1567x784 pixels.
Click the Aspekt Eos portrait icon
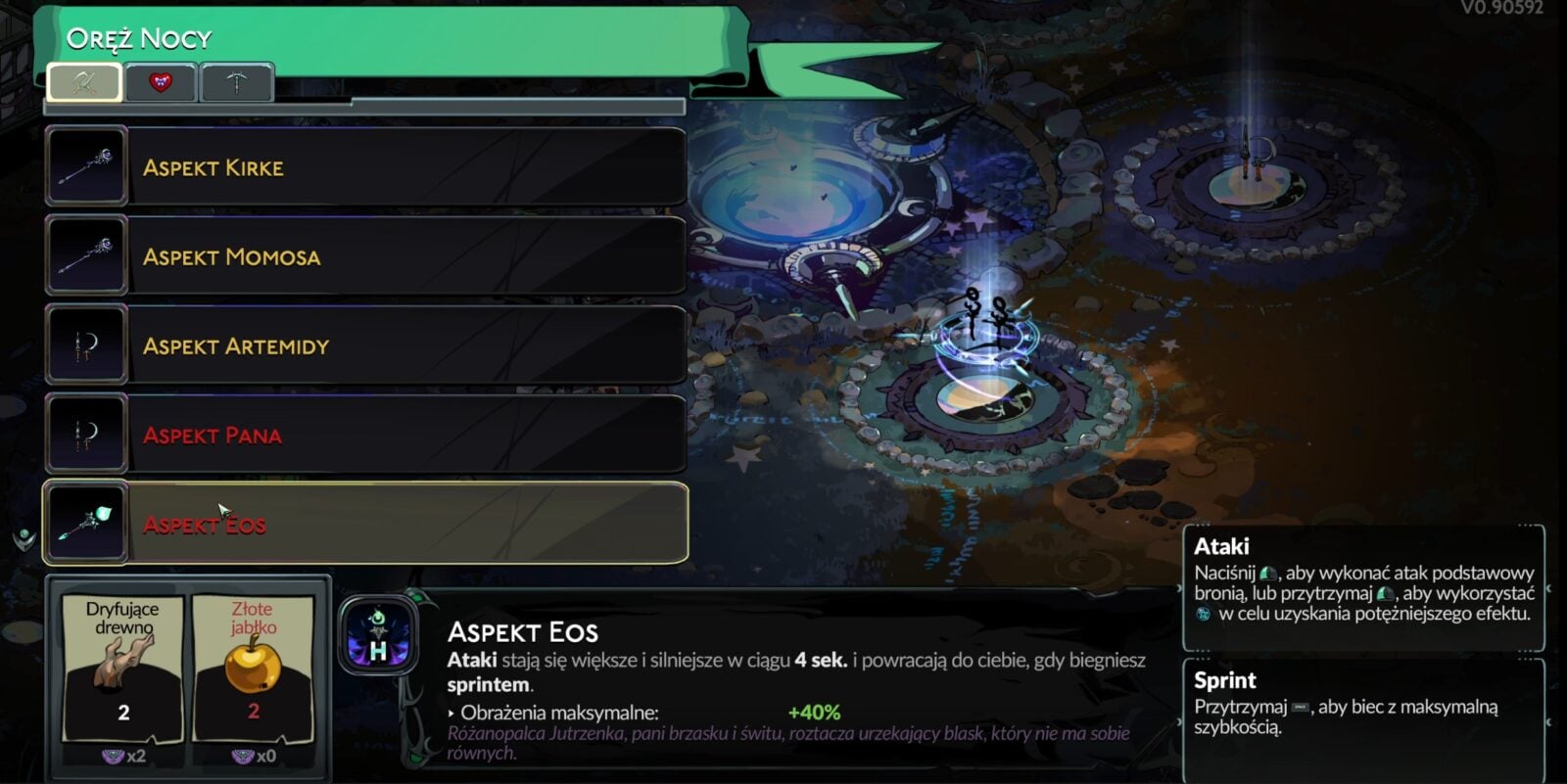pyautogui.click(x=379, y=636)
